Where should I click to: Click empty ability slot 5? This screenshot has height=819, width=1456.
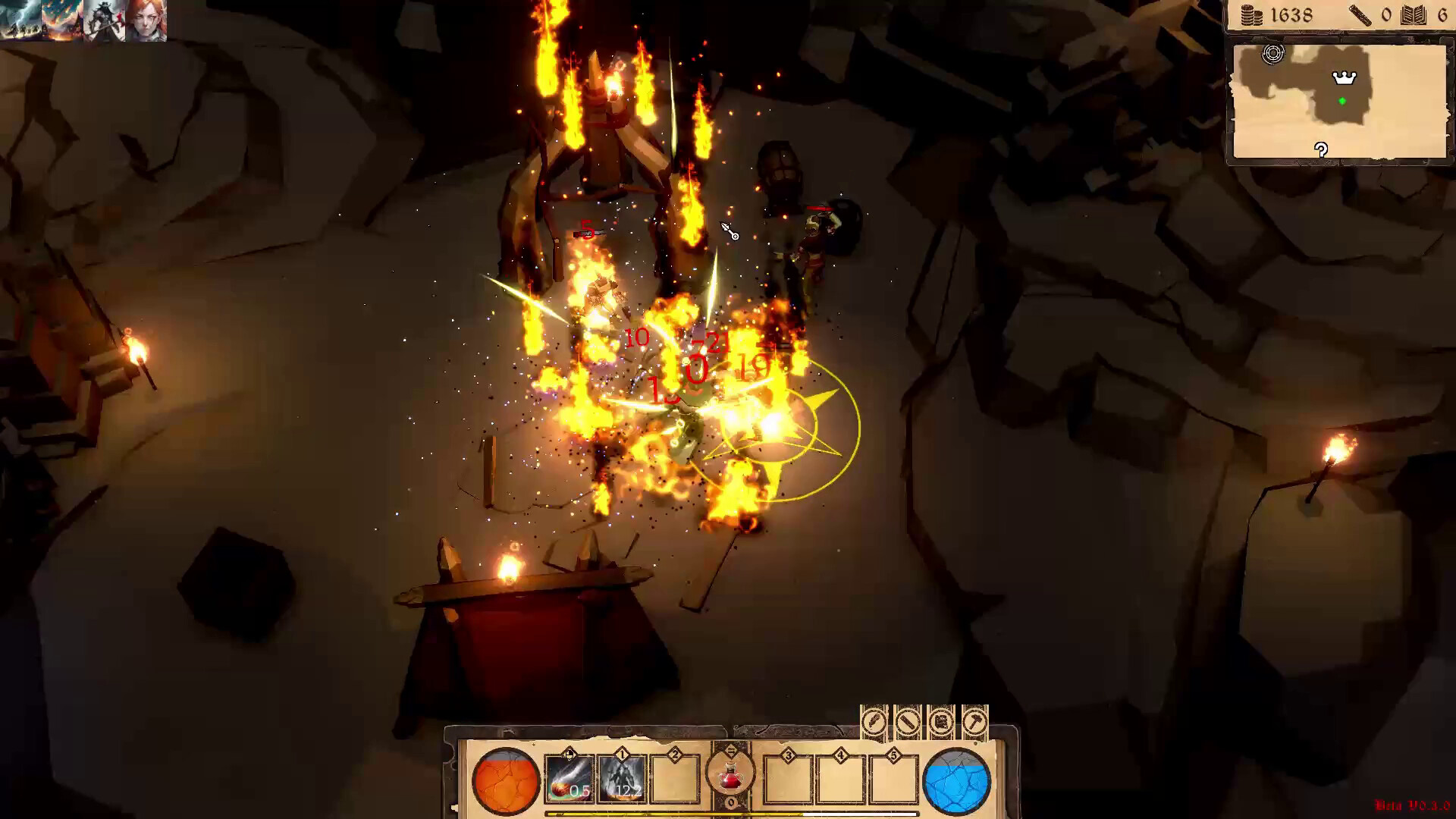point(893,781)
